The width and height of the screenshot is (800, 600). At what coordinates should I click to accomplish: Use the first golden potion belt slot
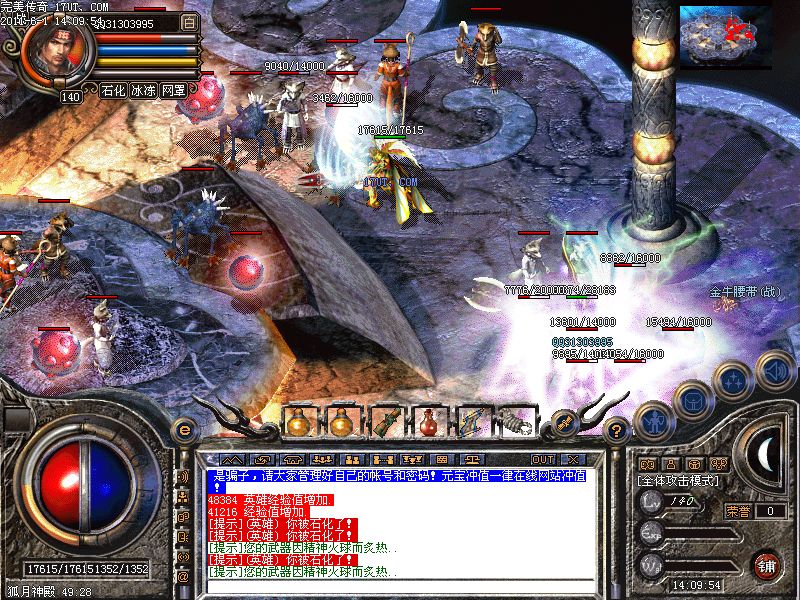tap(298, 422)
